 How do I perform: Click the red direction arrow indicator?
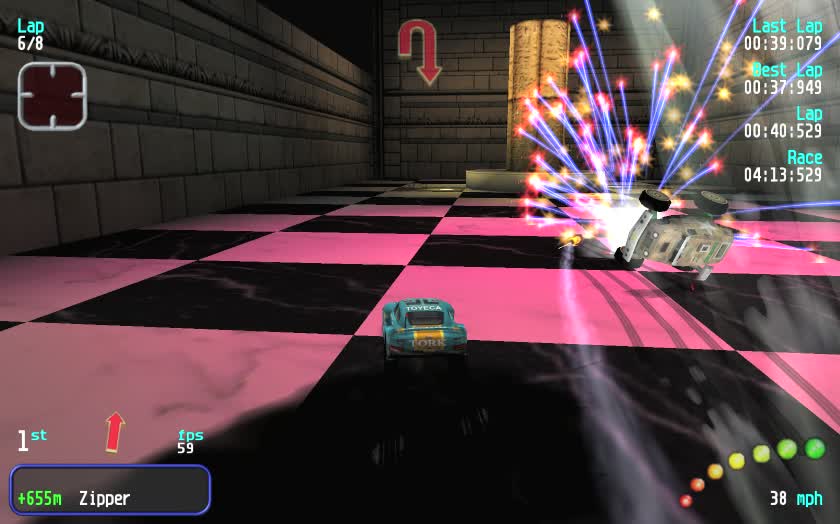(115, 432)
